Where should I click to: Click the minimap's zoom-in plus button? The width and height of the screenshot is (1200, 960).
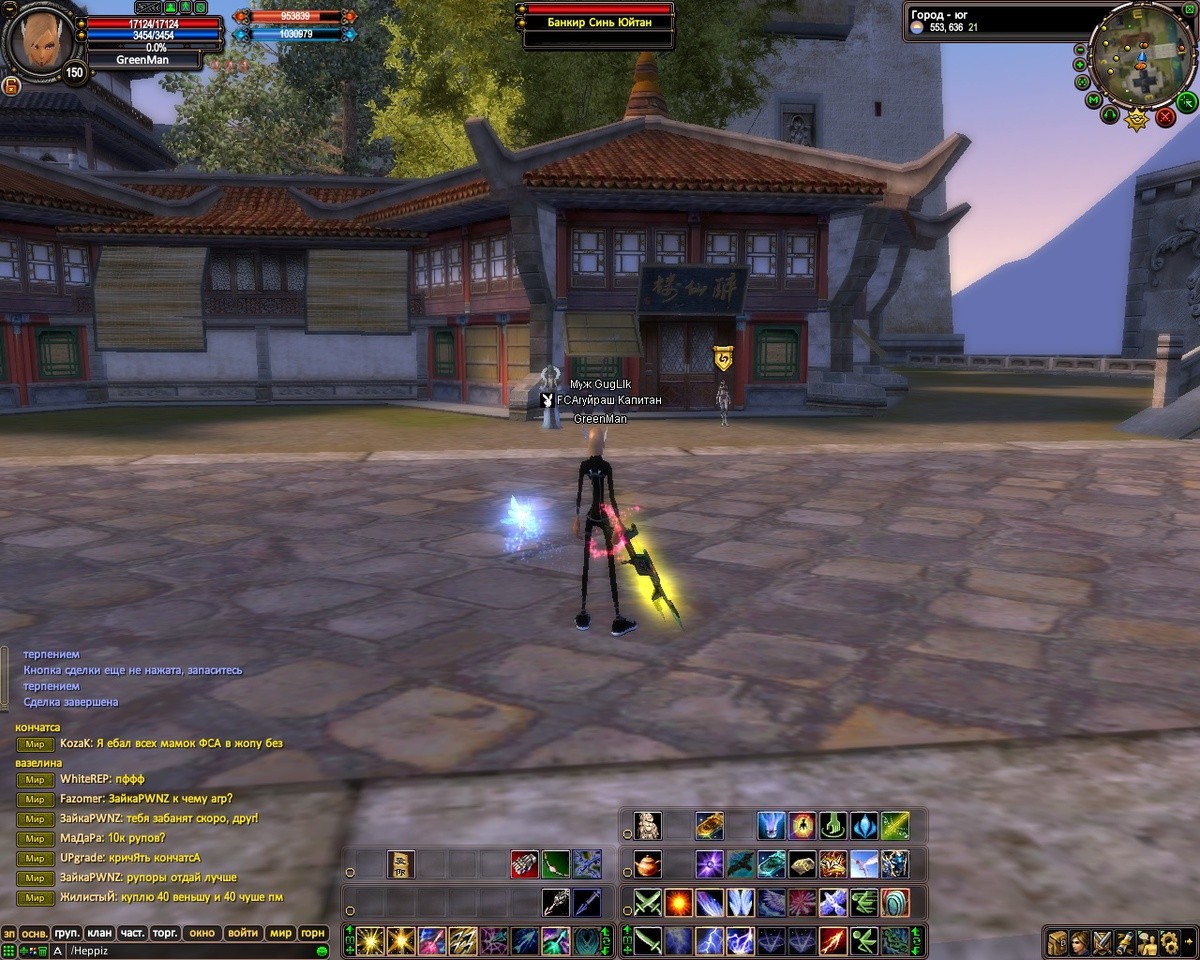(1080, 65)
